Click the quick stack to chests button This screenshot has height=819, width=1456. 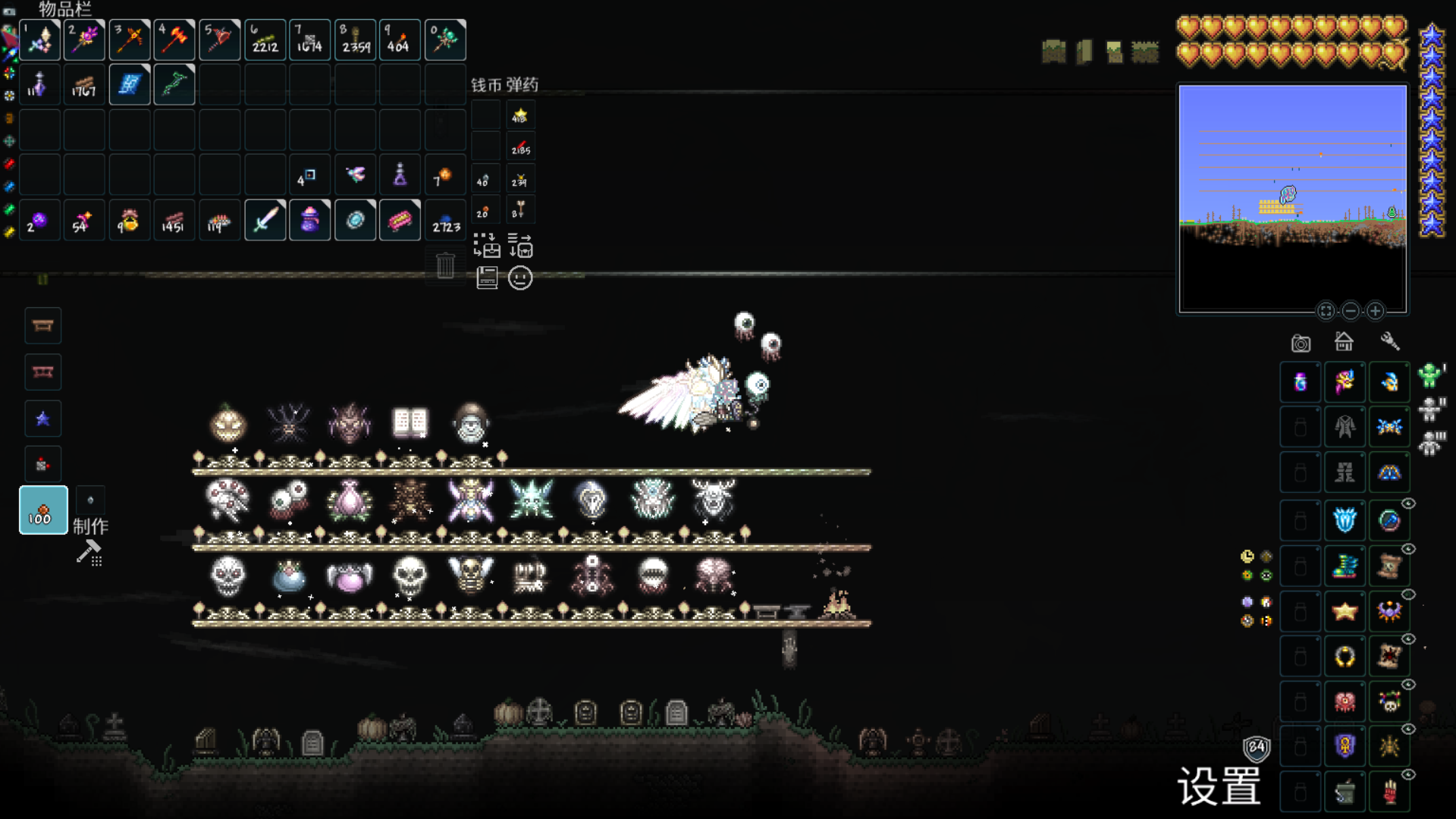[x=487, y=246]
